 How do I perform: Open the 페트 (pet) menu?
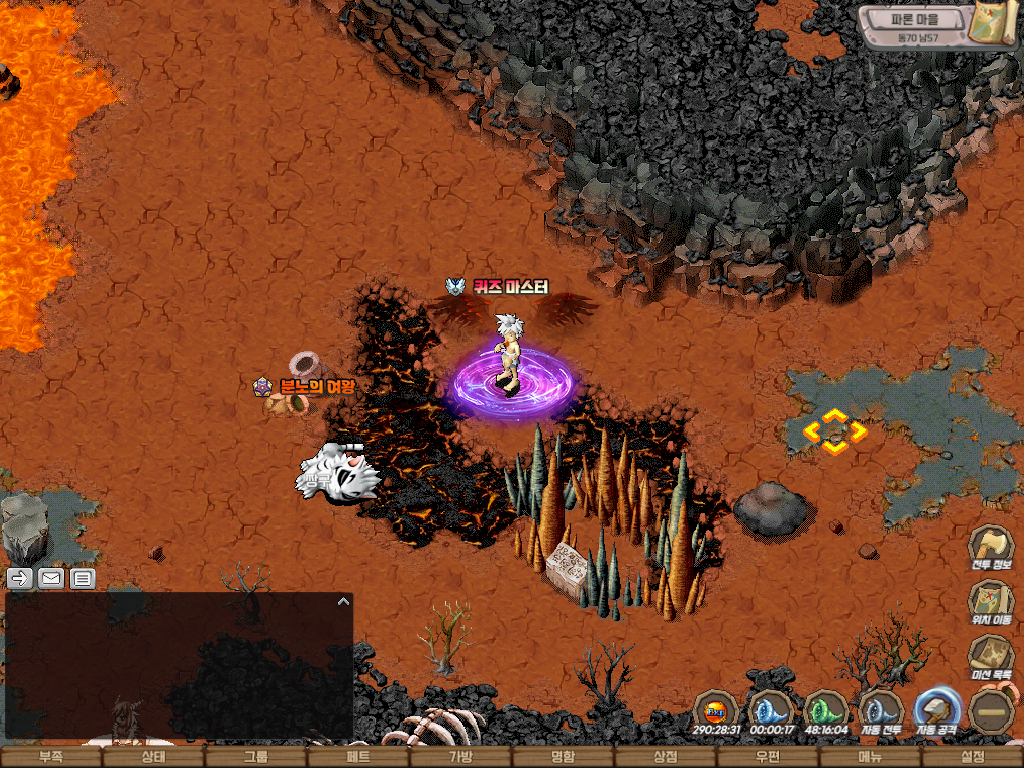358,757
